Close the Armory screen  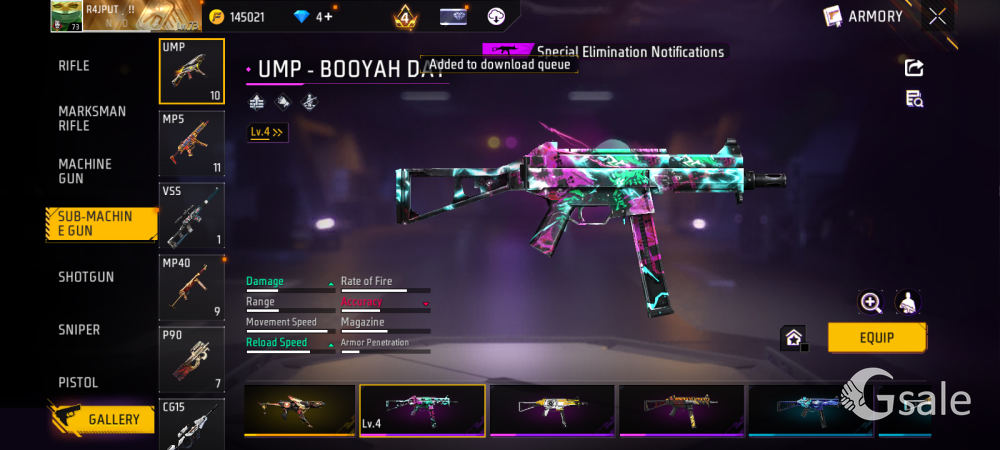pos(937,16)
